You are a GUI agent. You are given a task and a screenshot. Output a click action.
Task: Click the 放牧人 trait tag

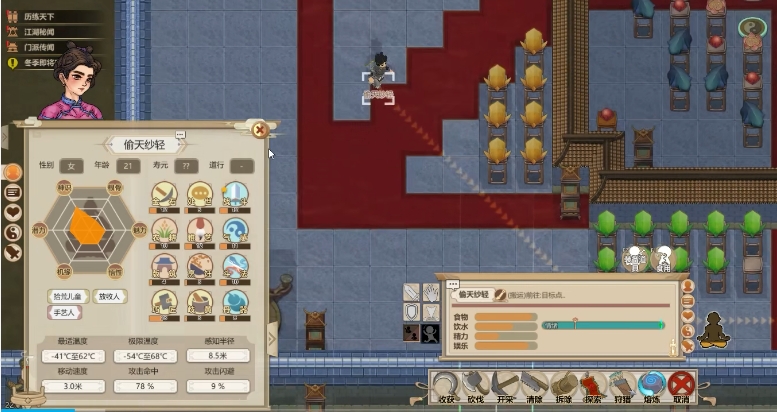tap(109, 296)
